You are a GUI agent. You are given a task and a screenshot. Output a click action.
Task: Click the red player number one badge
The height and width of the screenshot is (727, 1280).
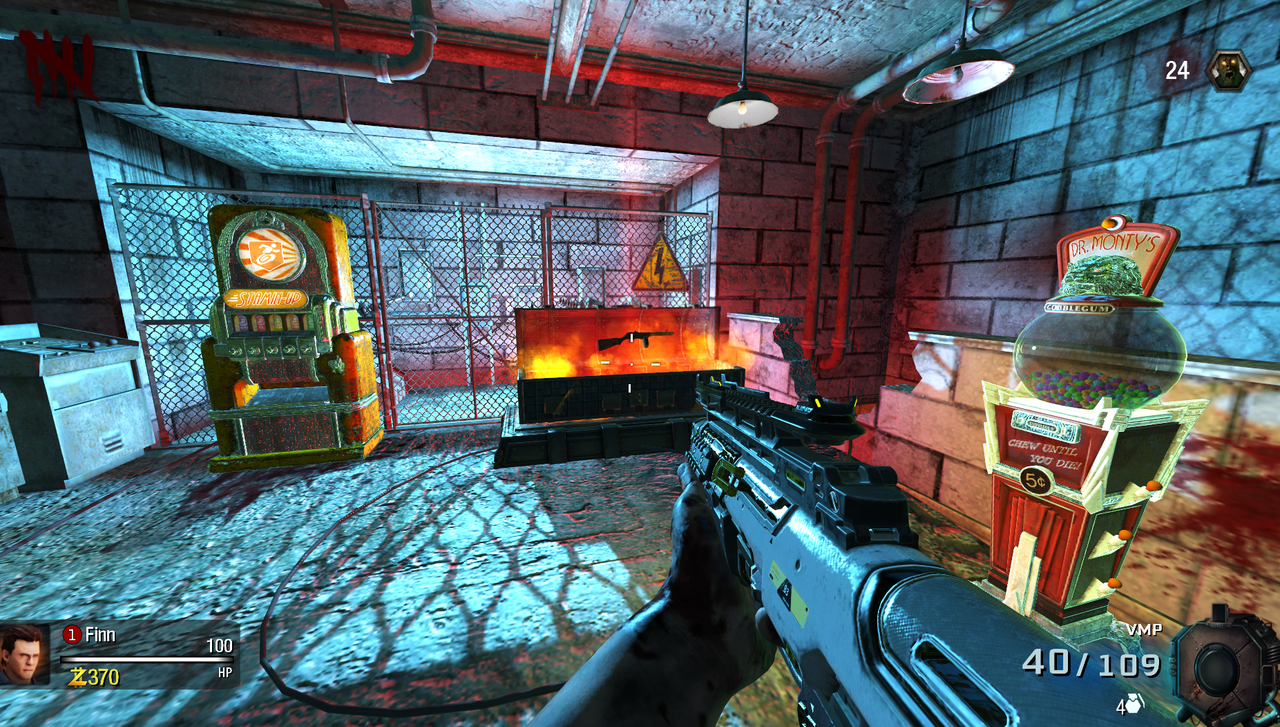pyautogui.click(x=71, y=634)
